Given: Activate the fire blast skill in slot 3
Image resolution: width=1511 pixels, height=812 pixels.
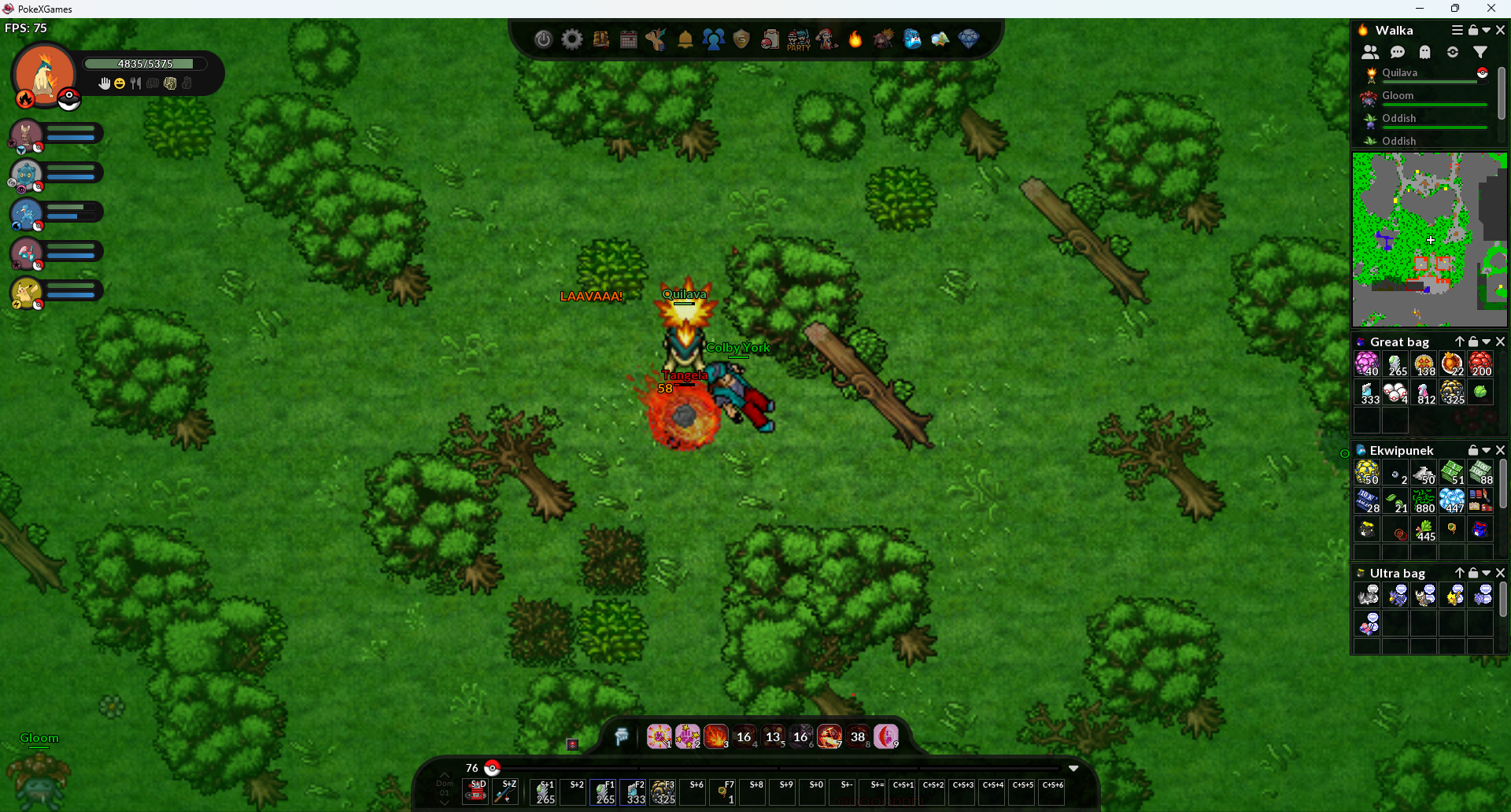Looking at the screenshot, I should [715, 736].
